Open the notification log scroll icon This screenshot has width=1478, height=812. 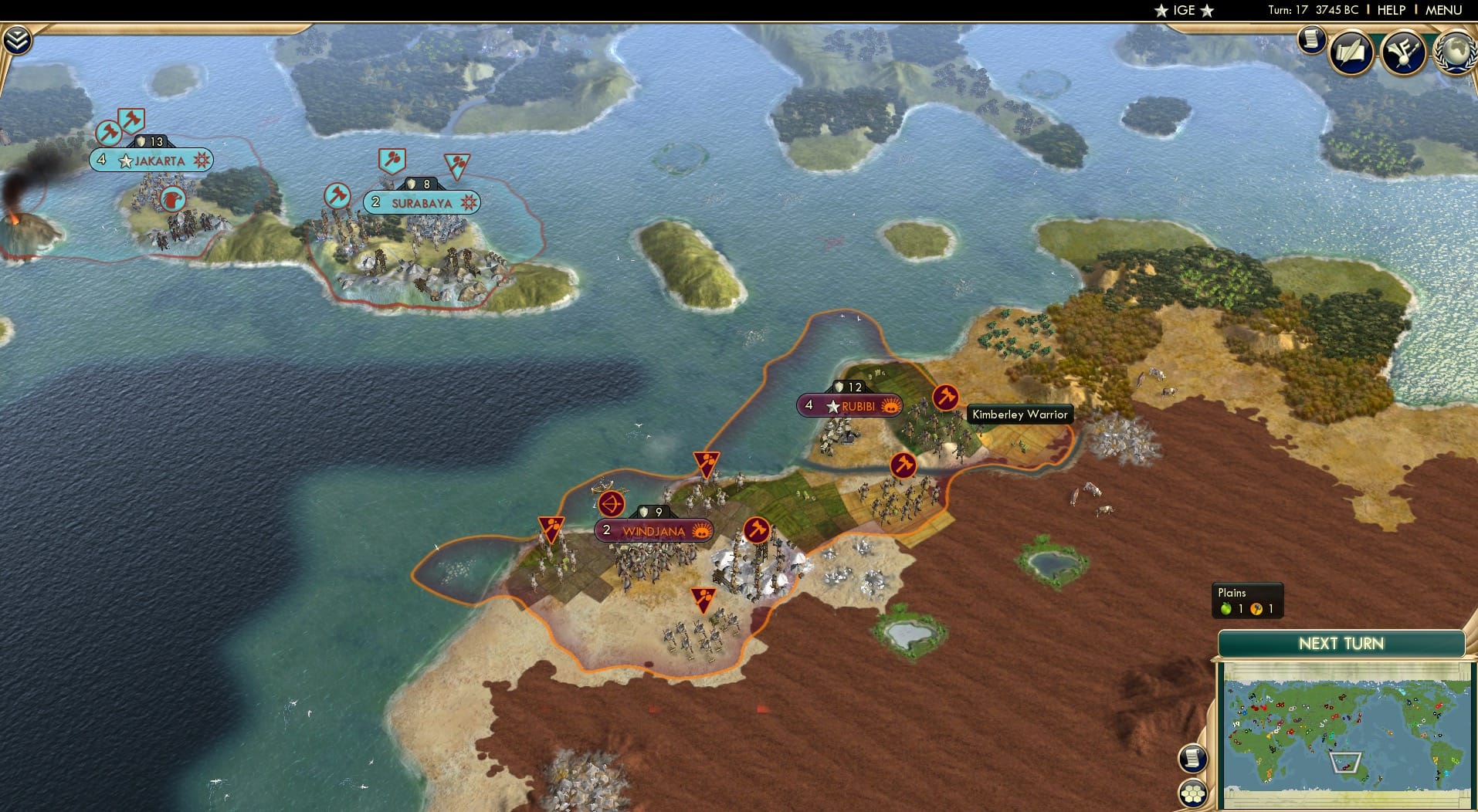click(x=1310, y=39)
